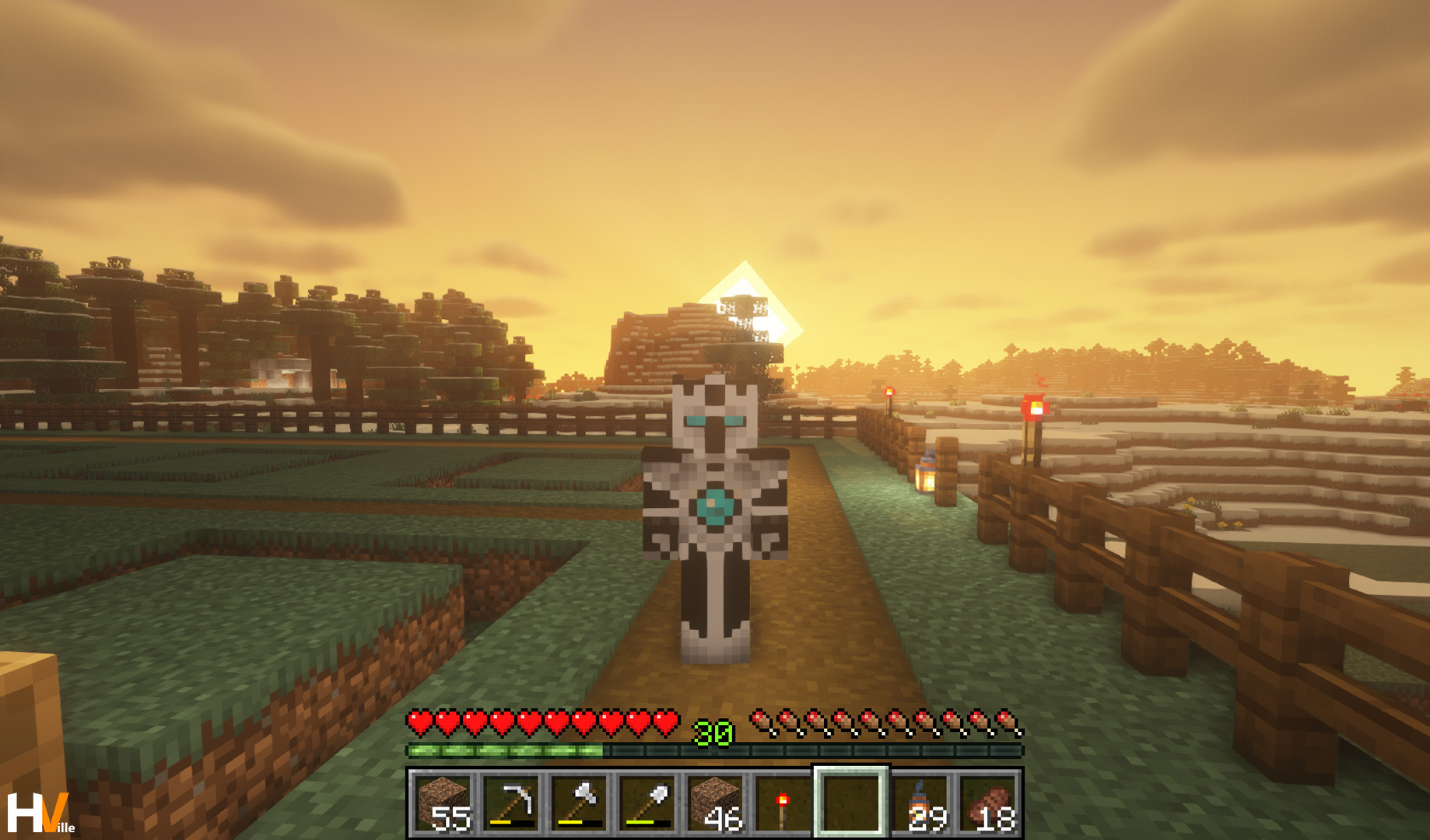Pick the iron shovel in the hotbar
Screen dimensions: 1430x840
click(648, 803)
